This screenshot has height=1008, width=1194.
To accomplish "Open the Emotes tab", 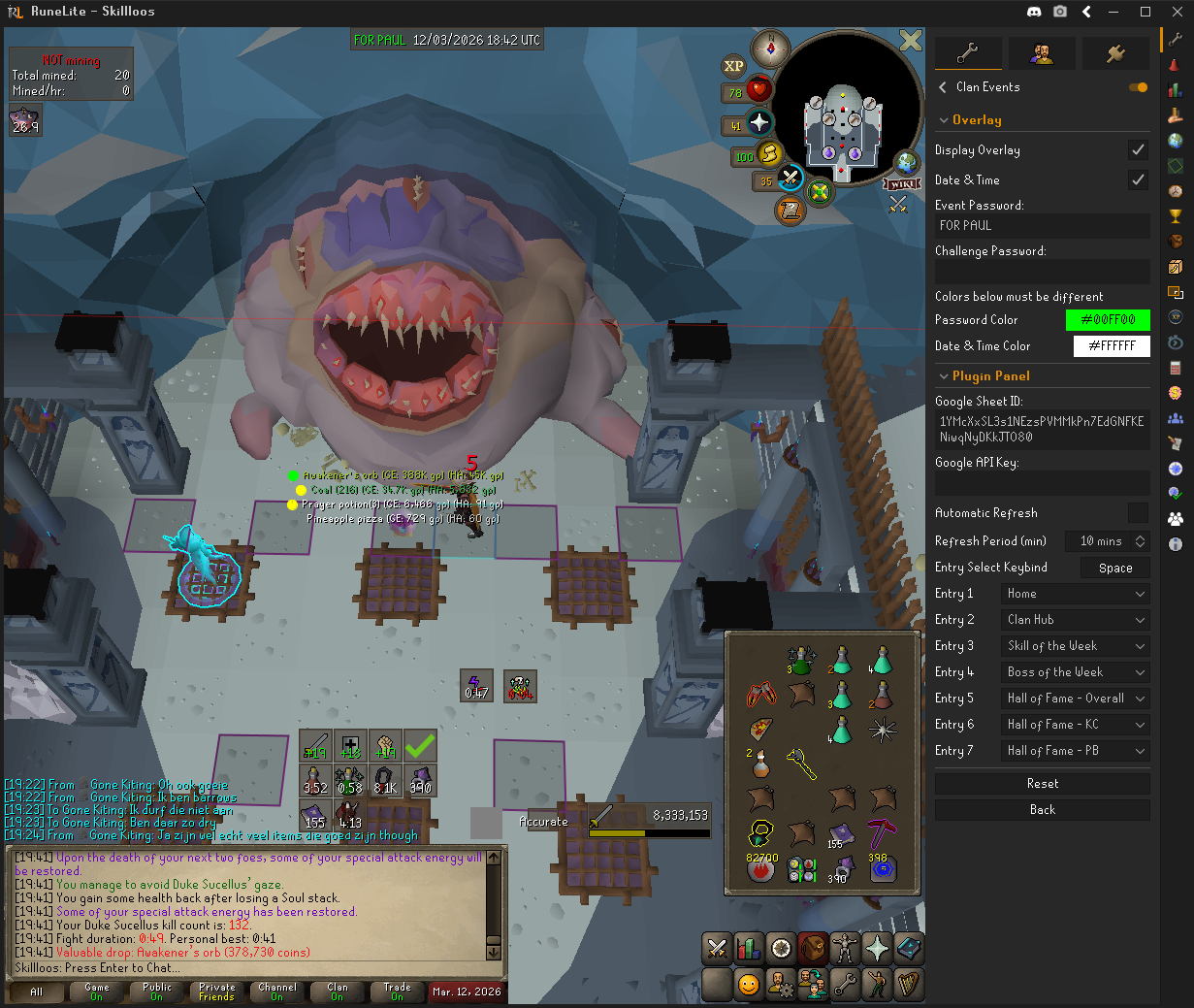I will pyautogui.click(x=877, y=984).
